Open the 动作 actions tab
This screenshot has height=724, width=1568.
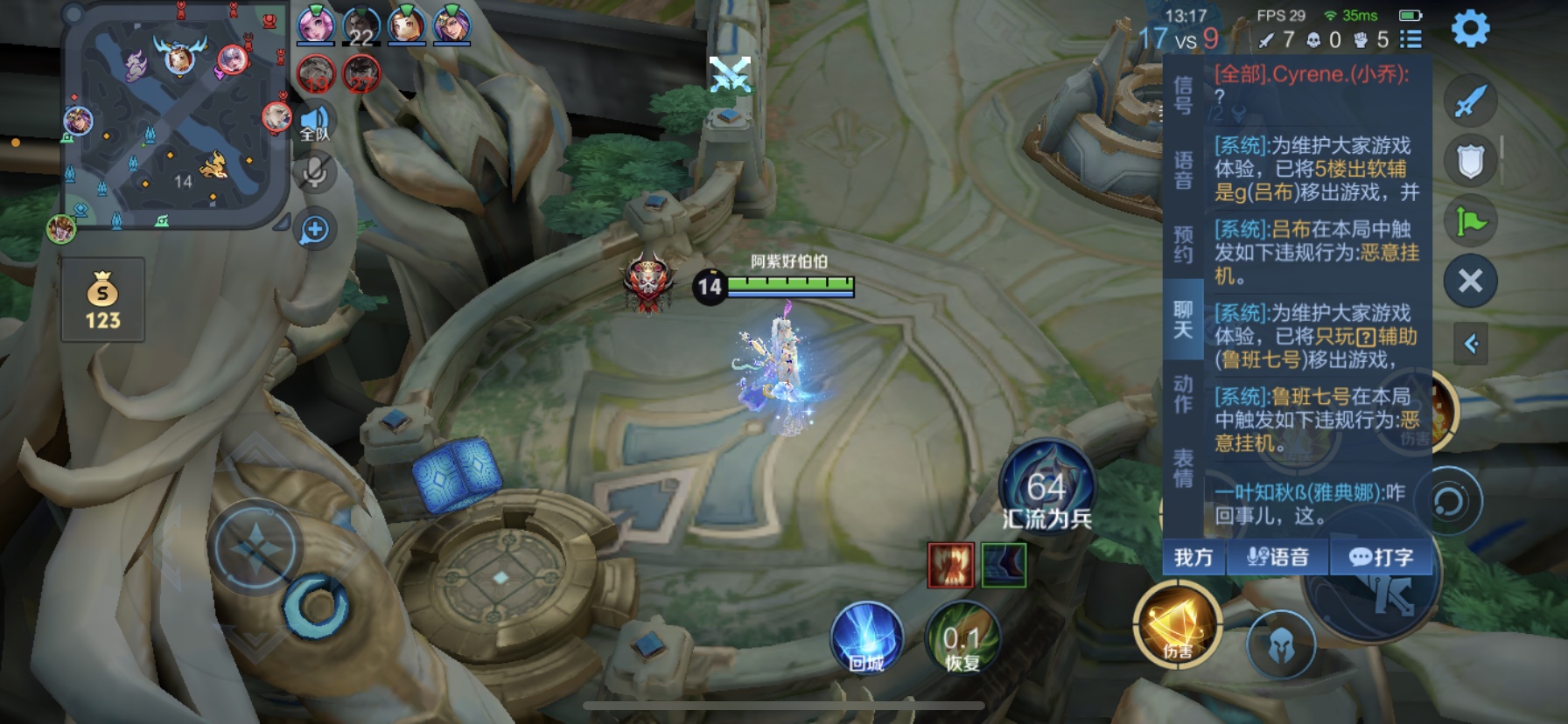point(1183,393)
